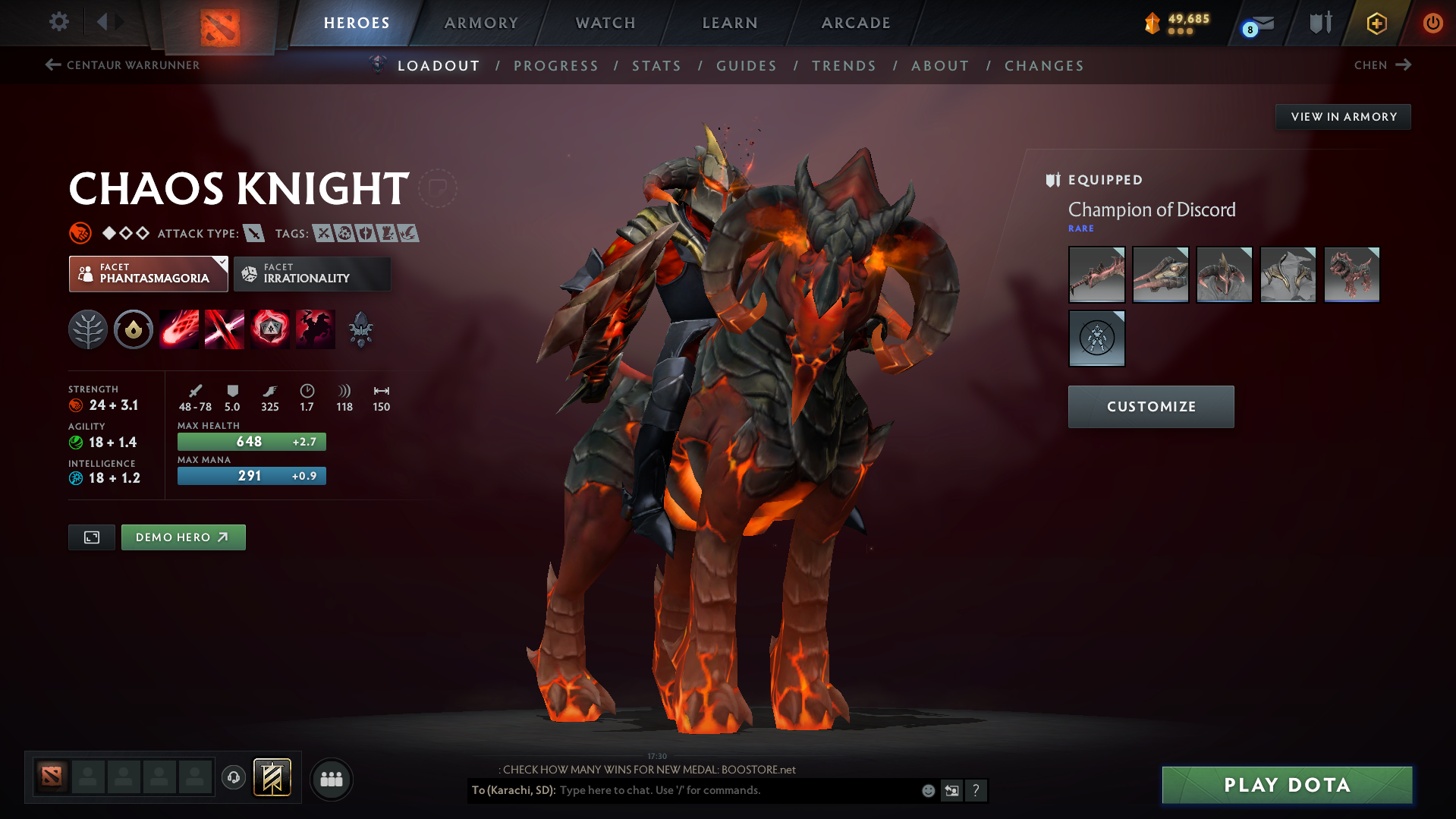The image size is (1456, 819).
Task: Click the Max Health bar
Action: click(x=251, y=441)
